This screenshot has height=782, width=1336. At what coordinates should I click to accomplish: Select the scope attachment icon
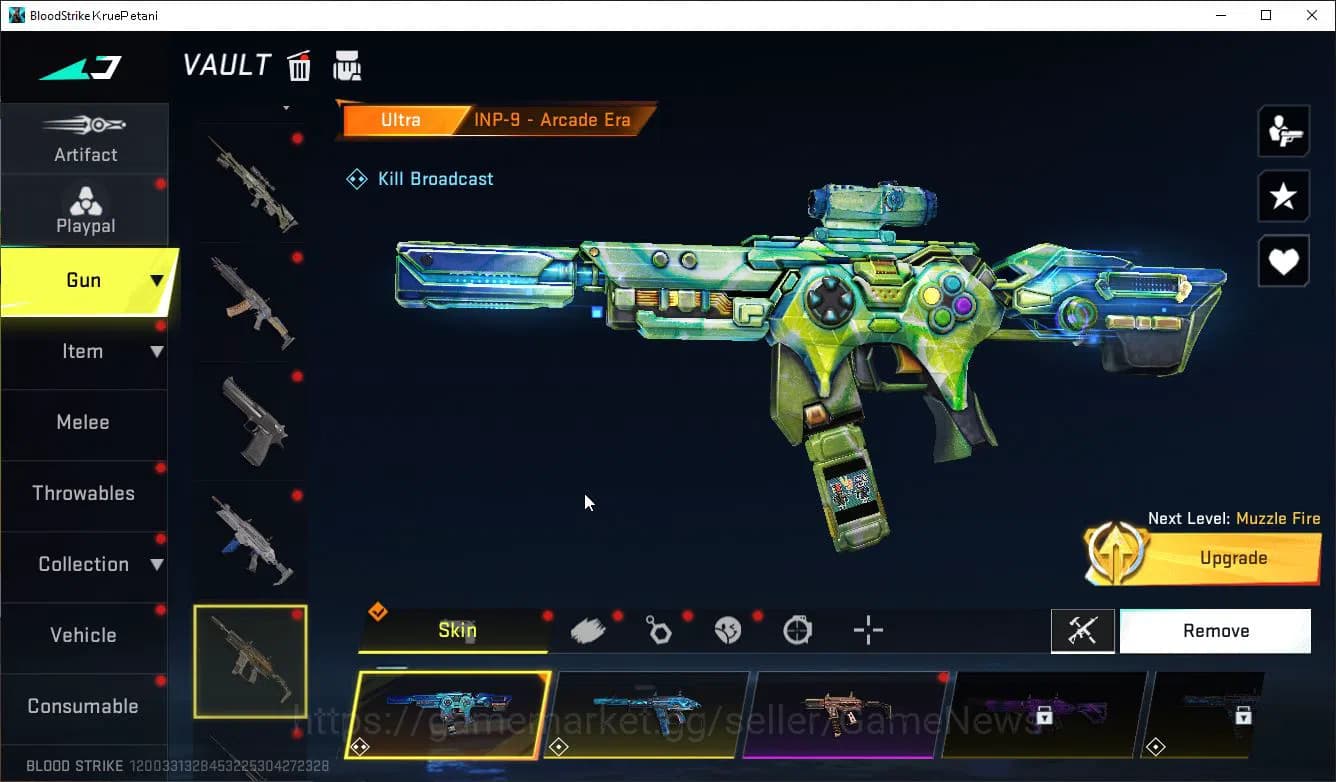pos(797,629)
